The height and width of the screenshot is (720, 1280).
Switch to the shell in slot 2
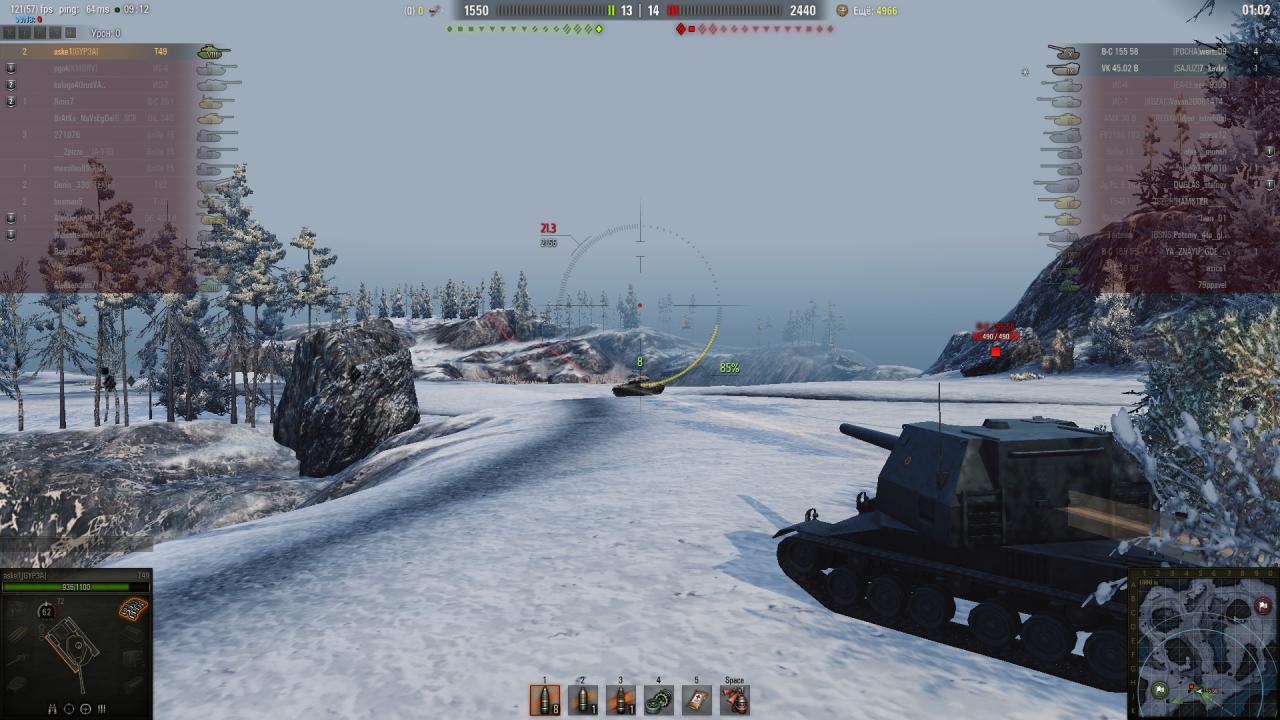(583, 699)
